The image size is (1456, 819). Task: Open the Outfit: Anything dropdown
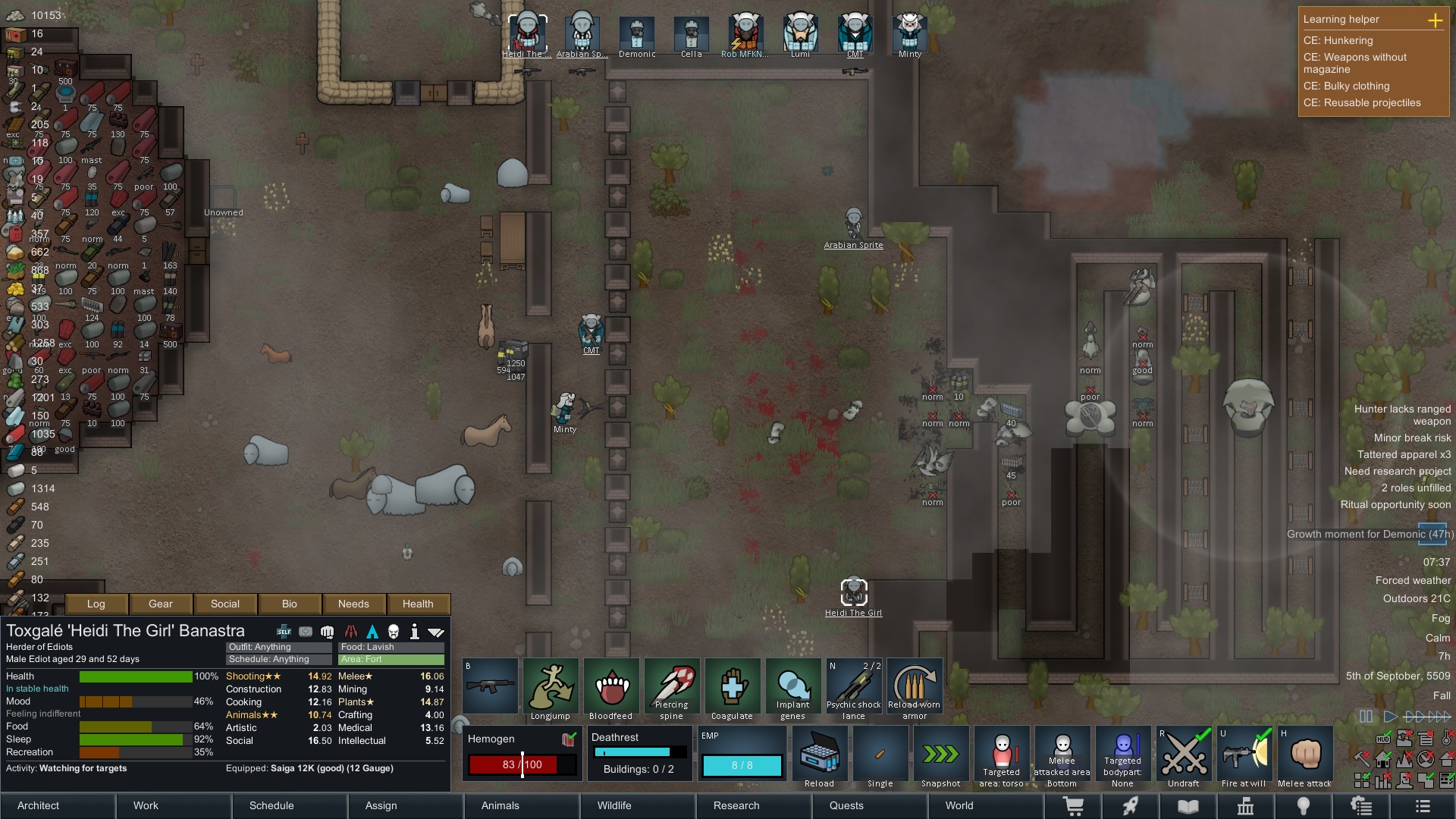pyautogui.click(x=277, y=647)
